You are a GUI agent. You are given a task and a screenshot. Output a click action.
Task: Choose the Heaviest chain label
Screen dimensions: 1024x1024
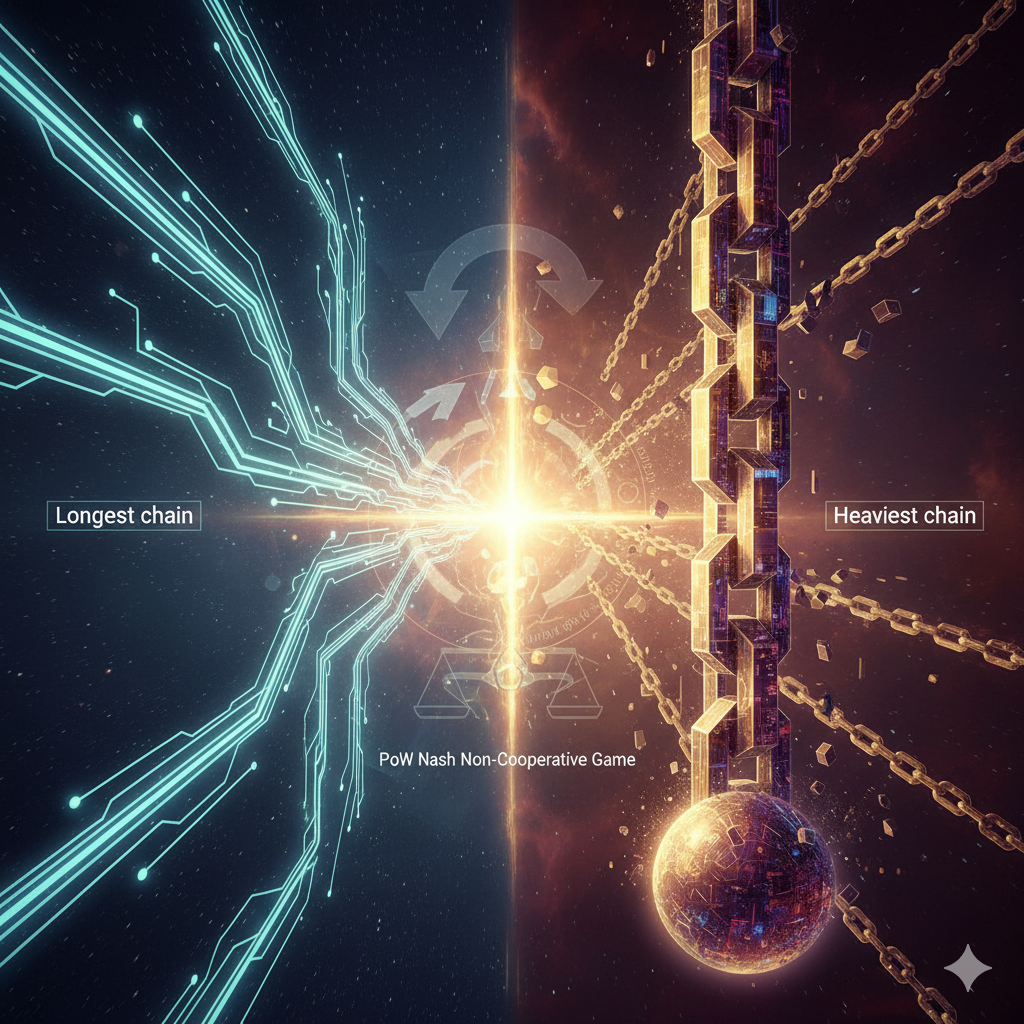click(904, 516)
